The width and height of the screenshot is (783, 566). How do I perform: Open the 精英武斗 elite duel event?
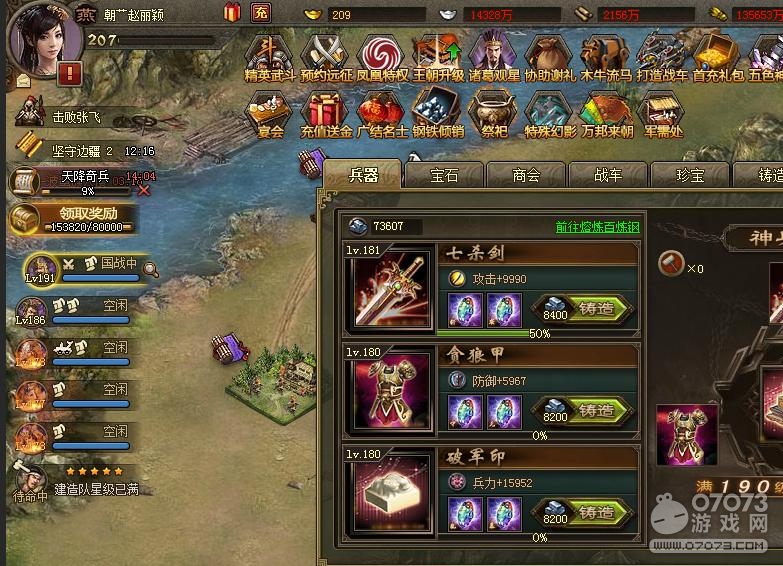pyautogui.click(x=270, y=58)
